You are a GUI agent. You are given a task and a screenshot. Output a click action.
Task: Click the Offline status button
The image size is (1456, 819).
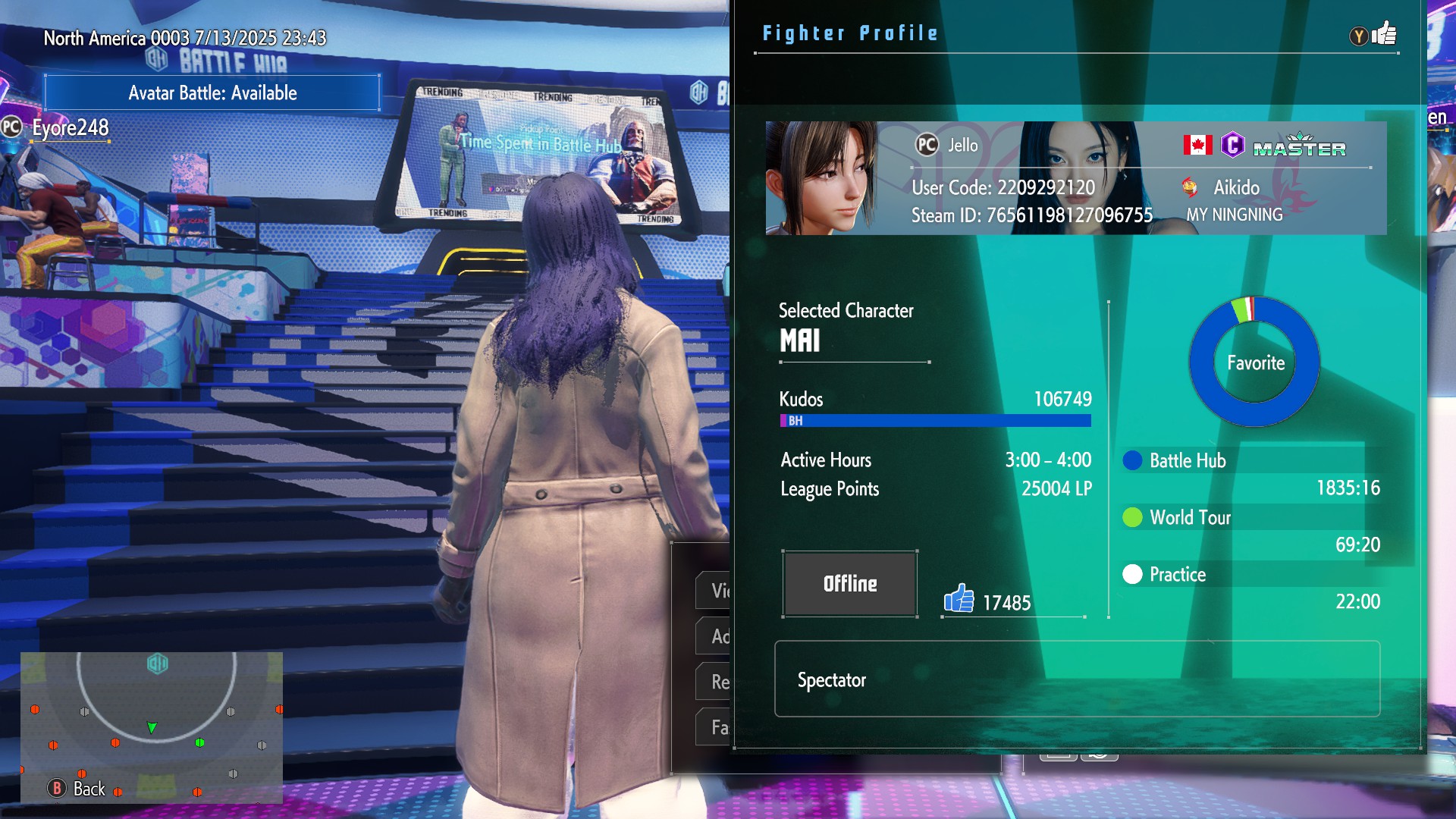point(850,584)
